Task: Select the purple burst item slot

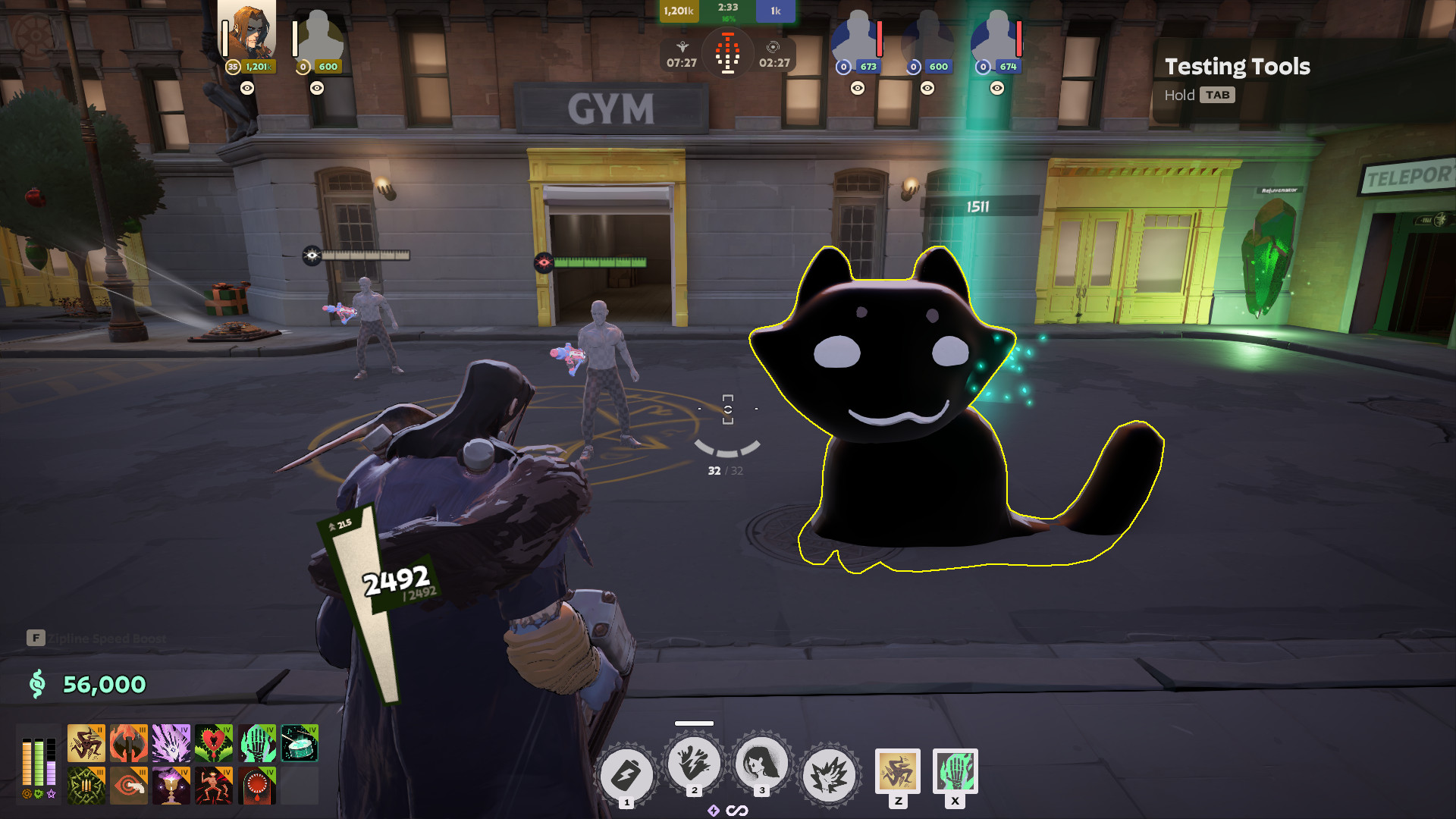Action: click(x=171, y=743)
